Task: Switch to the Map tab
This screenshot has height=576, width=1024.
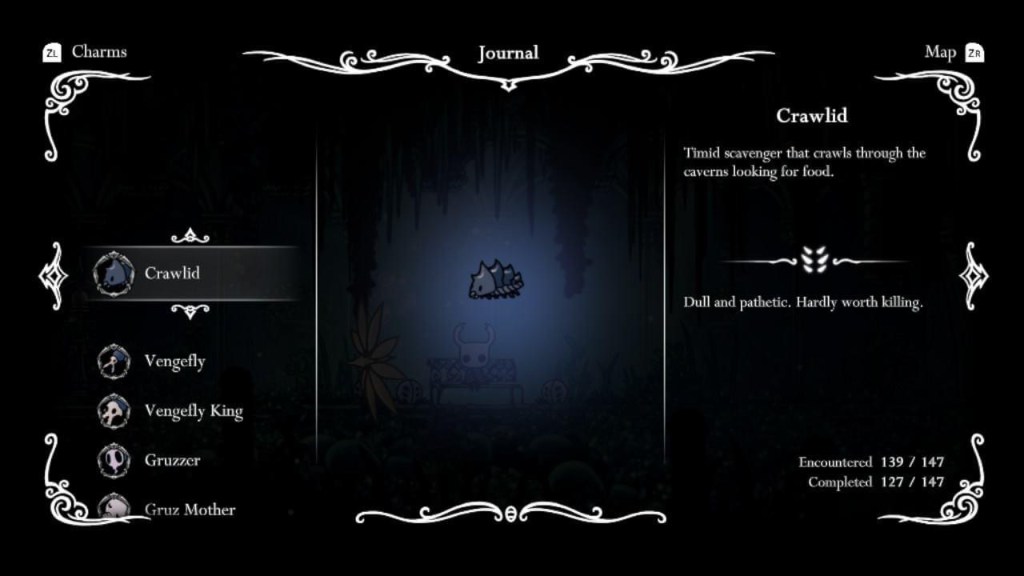Action: coord(940,52)
